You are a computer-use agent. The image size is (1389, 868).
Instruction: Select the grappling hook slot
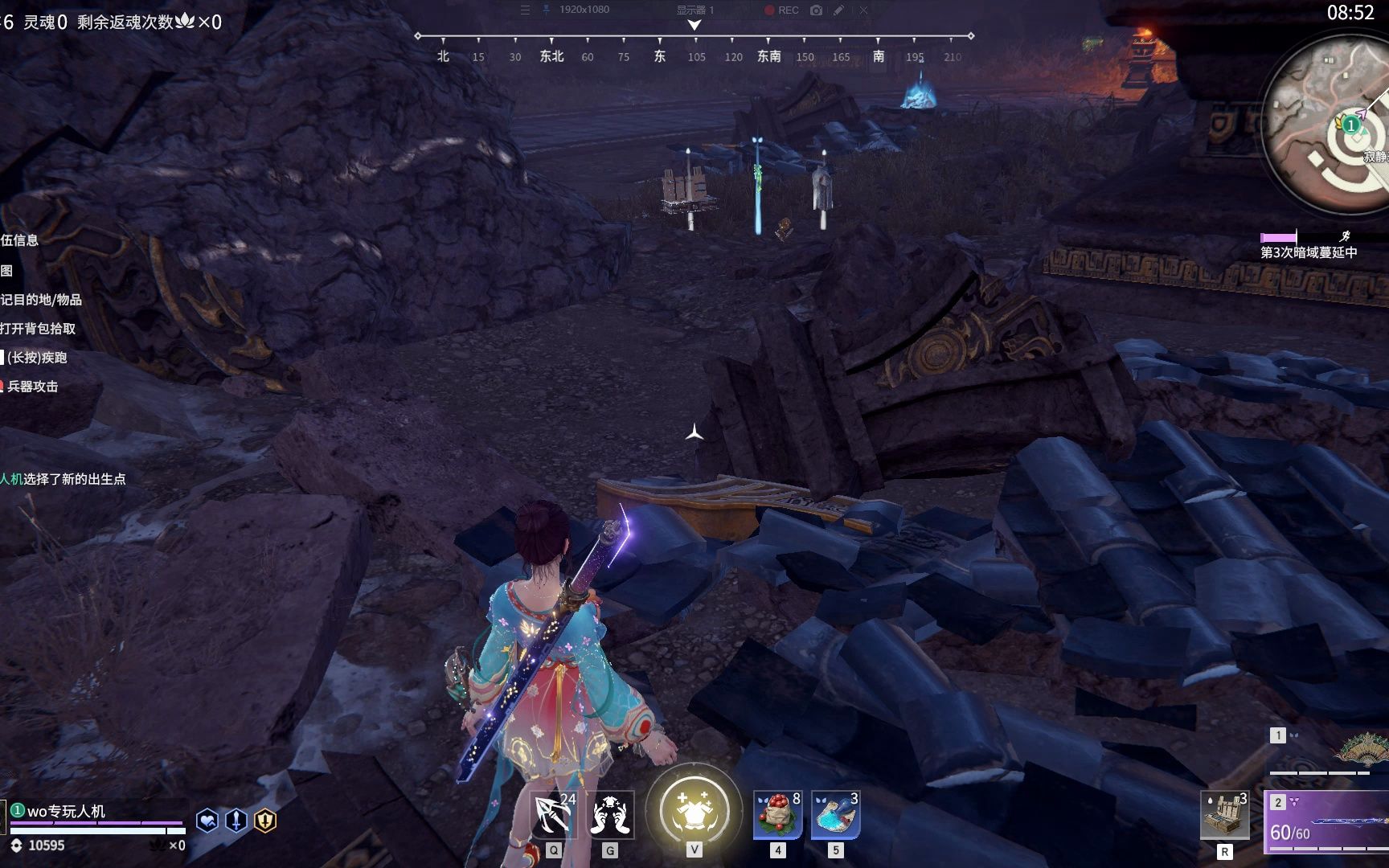point(554,814)
